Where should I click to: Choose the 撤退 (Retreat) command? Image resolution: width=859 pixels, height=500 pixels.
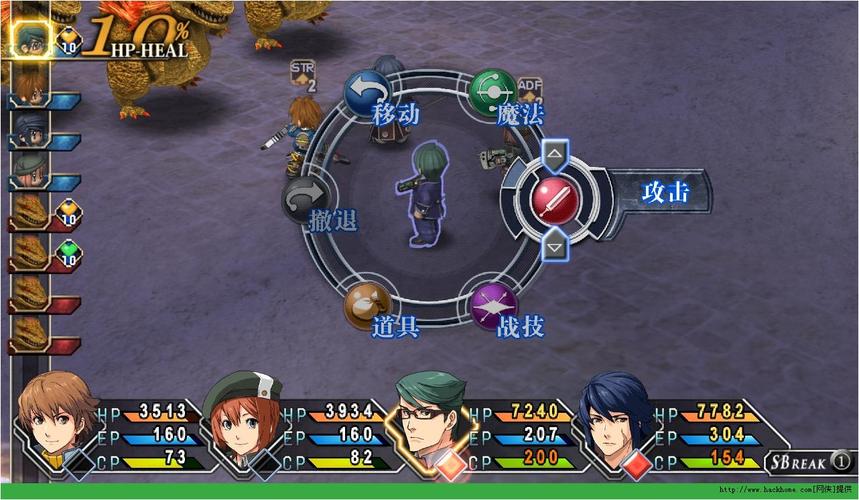coord(306,199)
